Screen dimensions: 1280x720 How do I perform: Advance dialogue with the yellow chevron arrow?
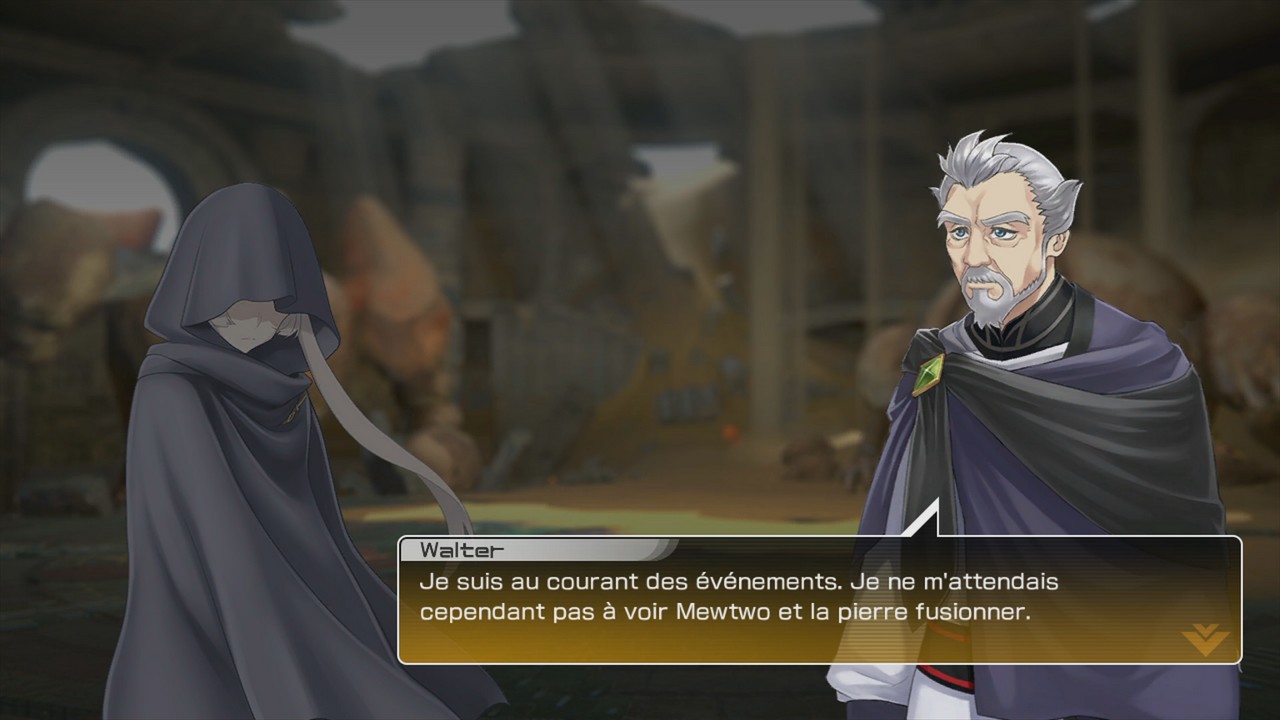tap(1205, 638)
